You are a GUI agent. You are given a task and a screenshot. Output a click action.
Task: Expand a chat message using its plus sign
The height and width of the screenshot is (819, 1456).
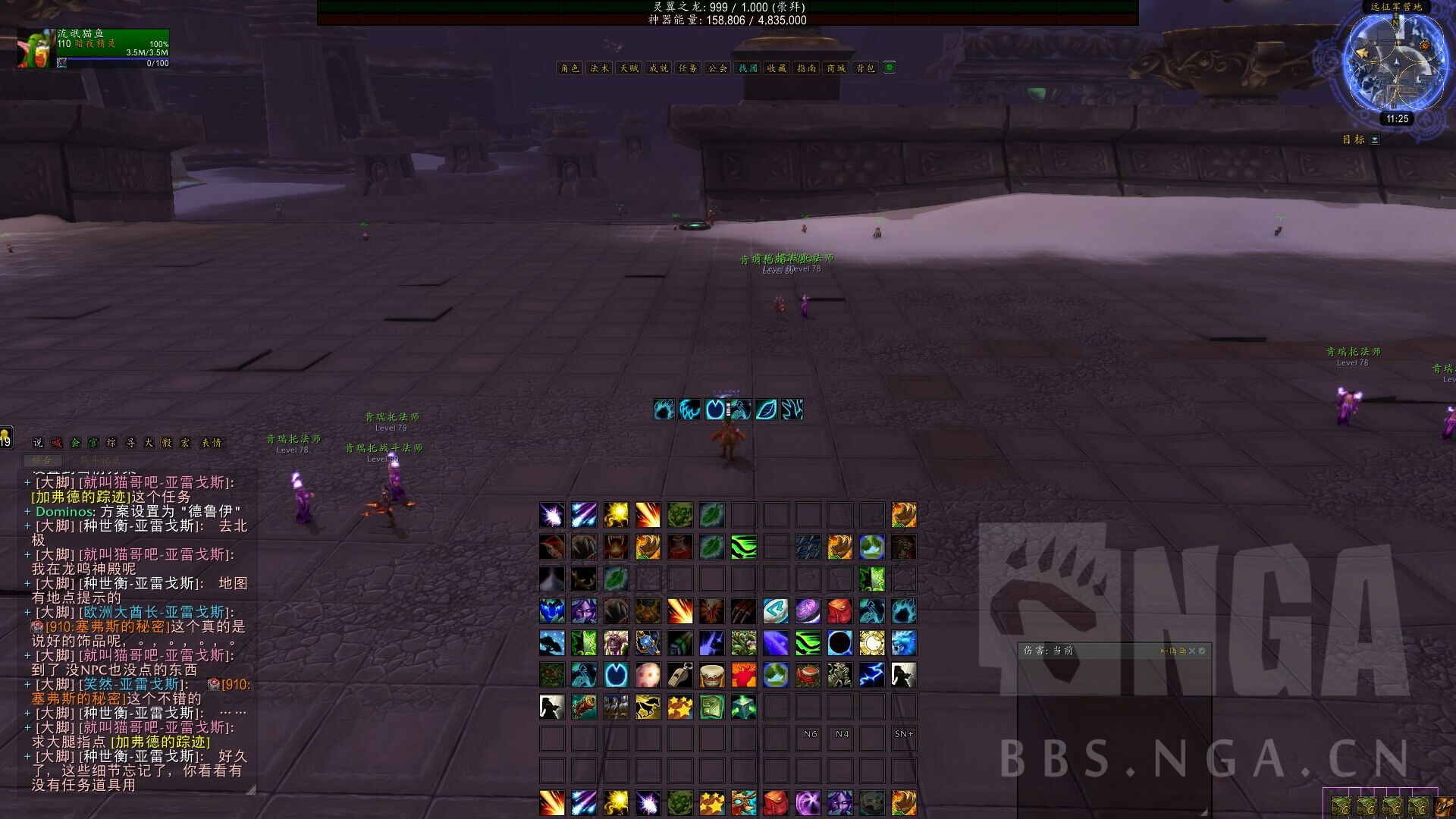coord(27,482)
